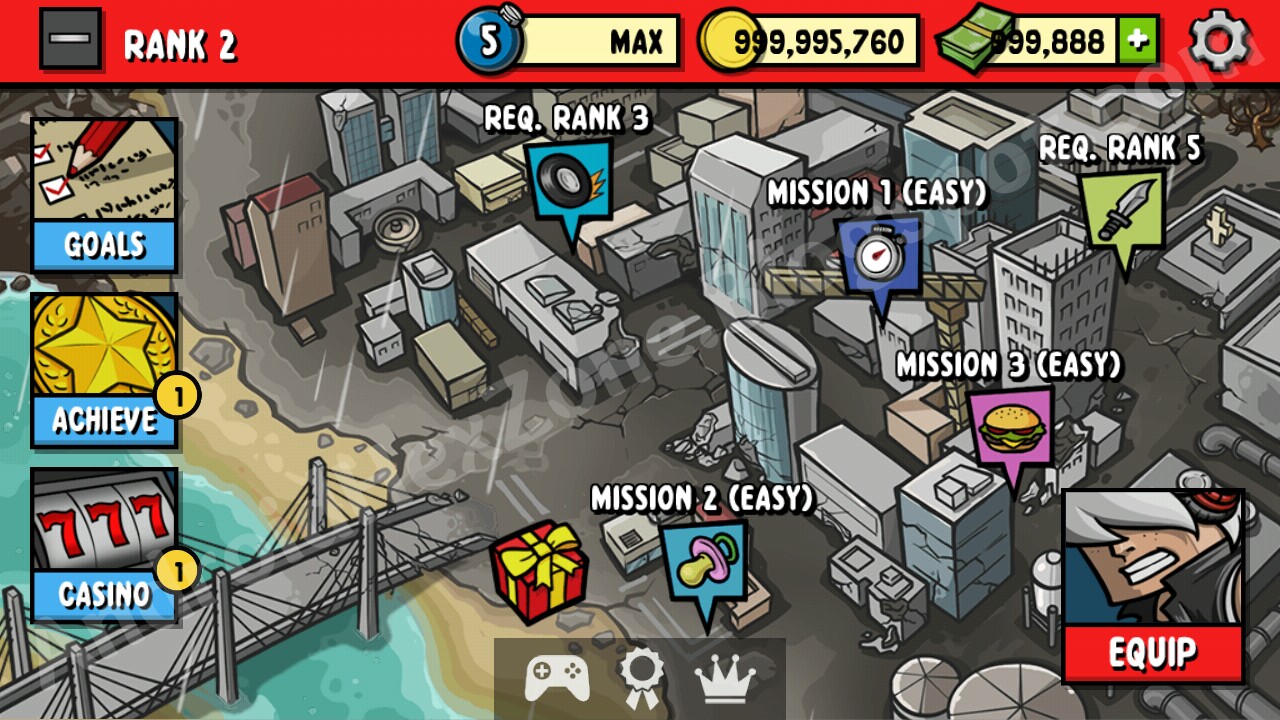Tap the Achieve notification badge
This screenshot has height=720, width=1280.
pos(181,396)
